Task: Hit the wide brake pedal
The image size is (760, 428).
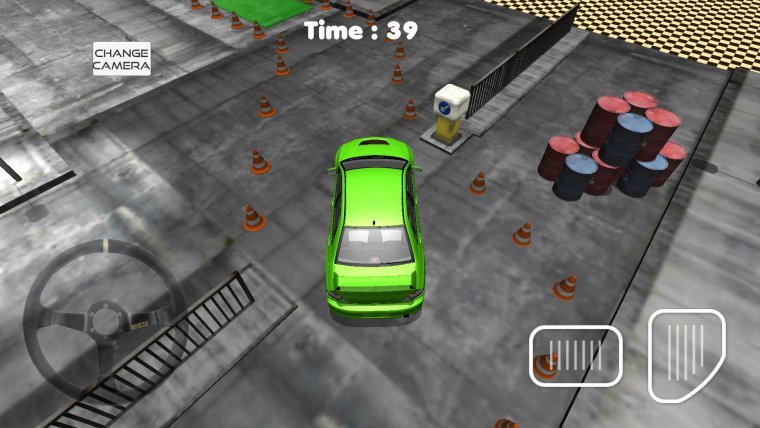Action: pyautogui.click(x=575, y=355)
